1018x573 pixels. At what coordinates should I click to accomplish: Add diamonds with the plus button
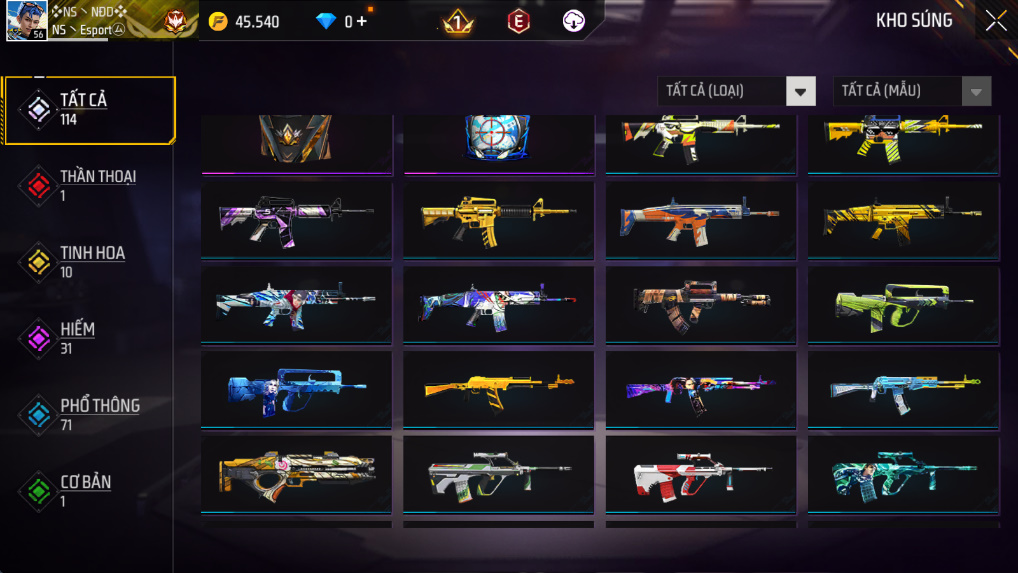click(362, 21)
